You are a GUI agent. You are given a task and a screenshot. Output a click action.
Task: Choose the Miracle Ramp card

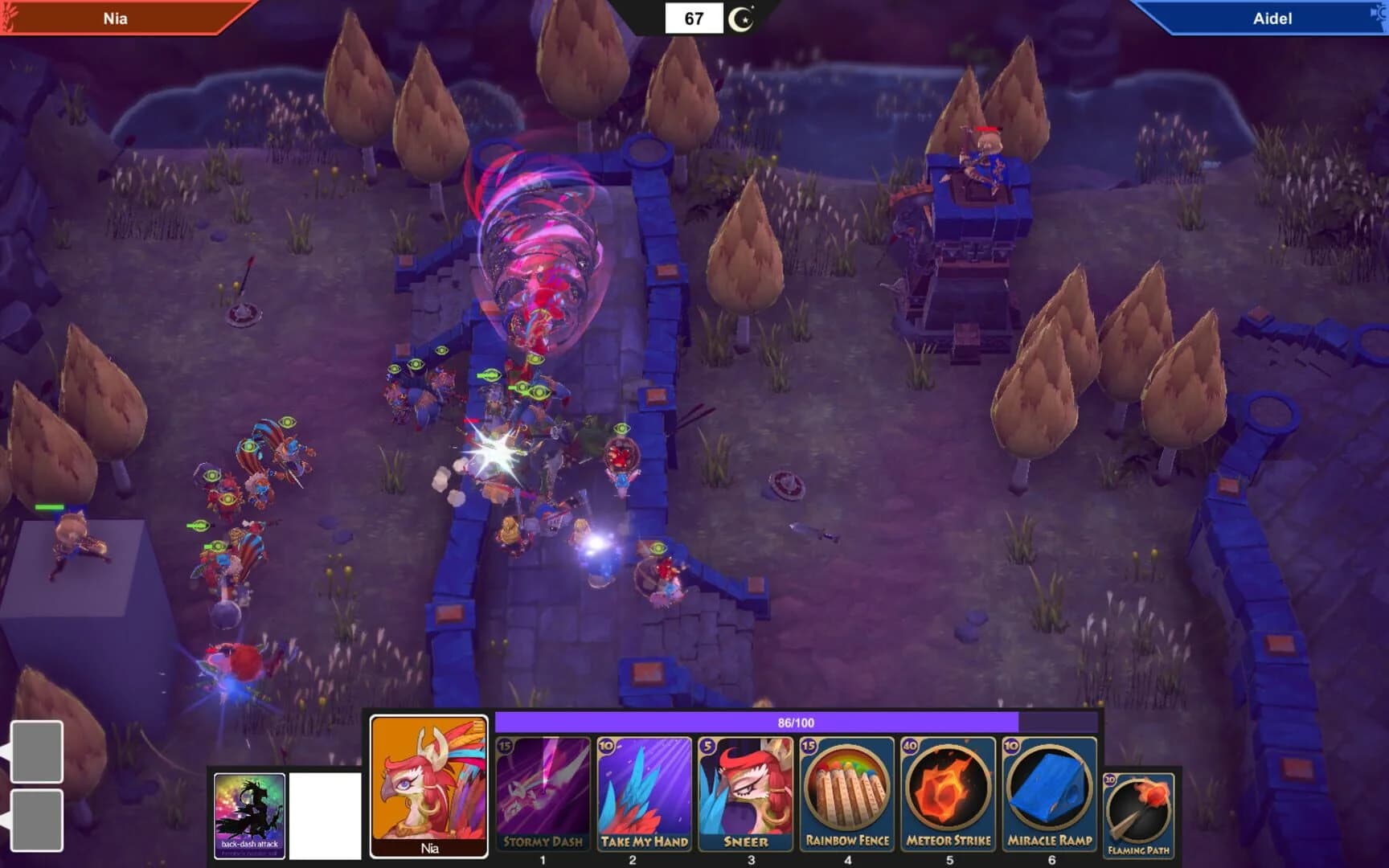[x=1049, y=796]
